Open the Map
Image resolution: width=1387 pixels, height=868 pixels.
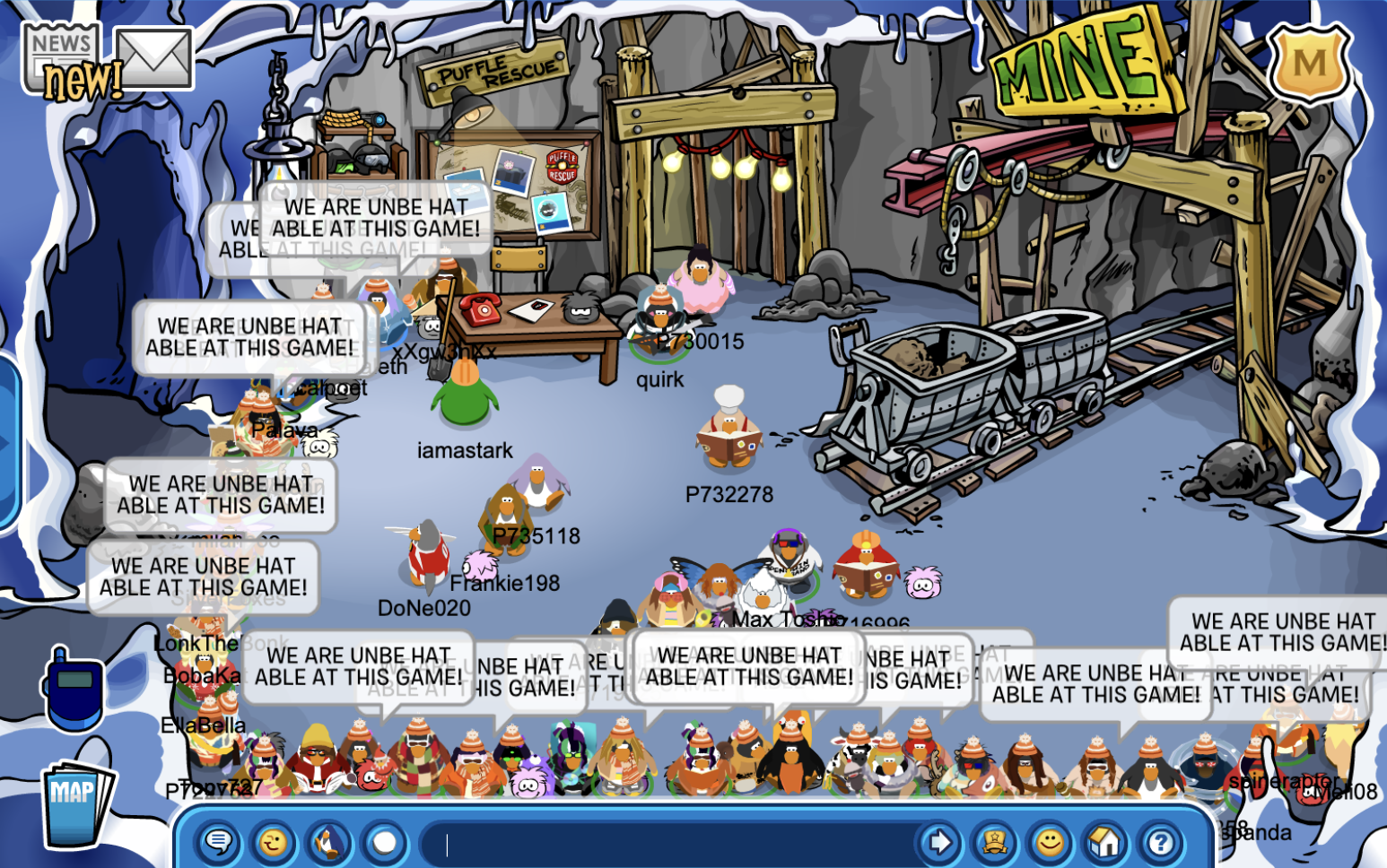77,801
